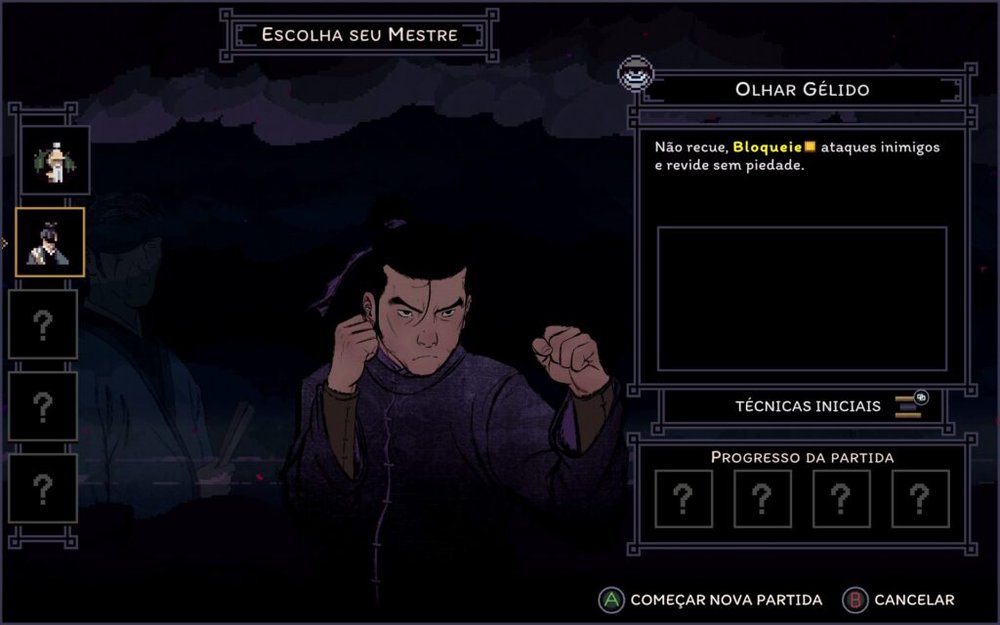Choose the highlighted dark-haired master portrait
Image resolution: width=1000 pixels, height=625 pixels.
pyautogui.click(x=49, y=242)
